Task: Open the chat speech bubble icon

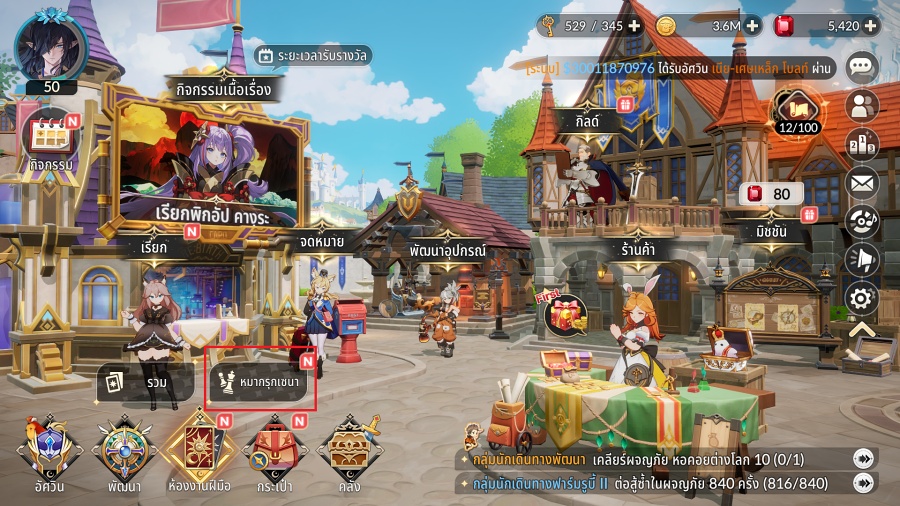Action: pos(862,67)
